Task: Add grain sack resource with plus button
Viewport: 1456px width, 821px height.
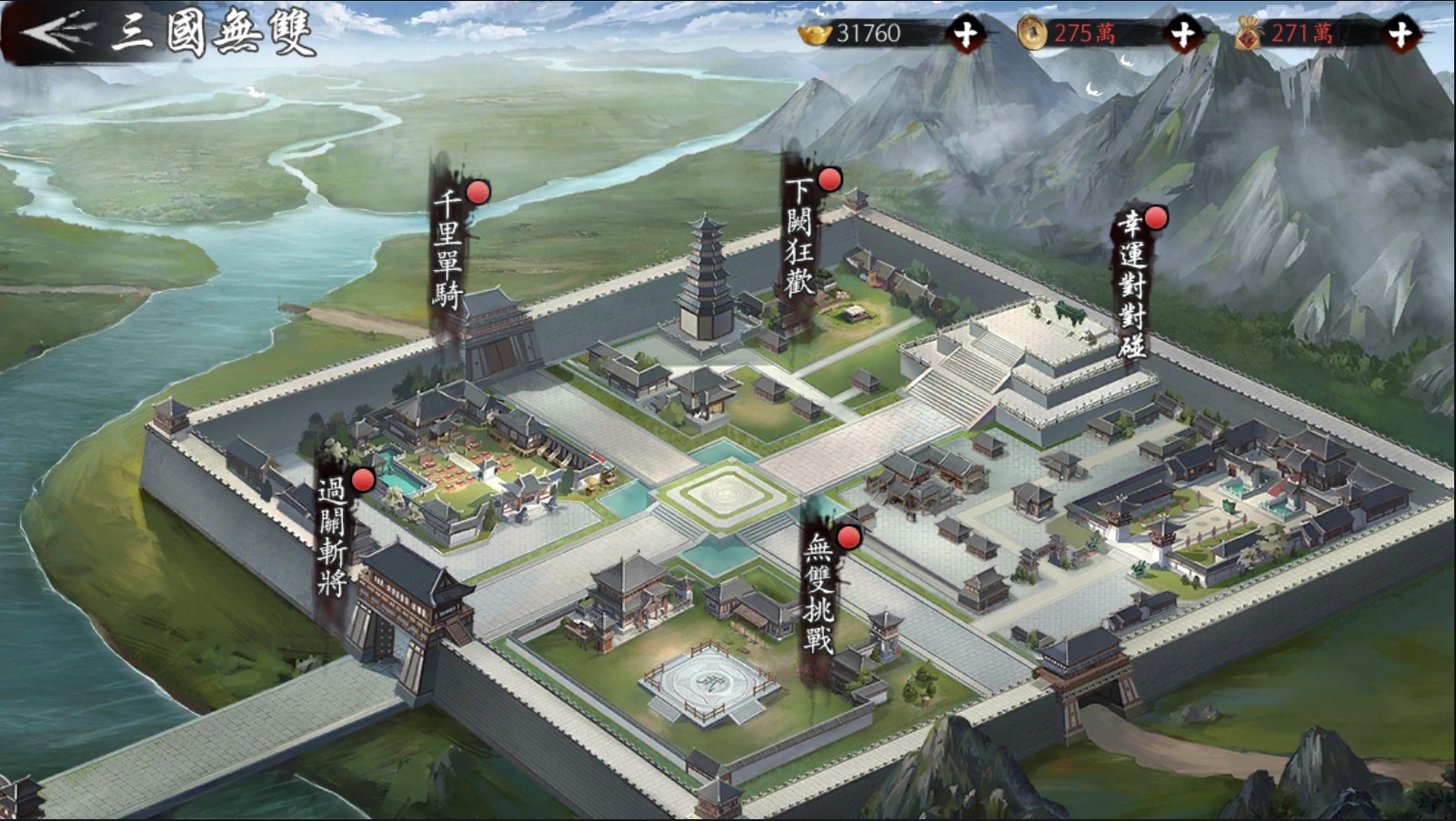Action: pyautogui.click(x=1401, y=35)
